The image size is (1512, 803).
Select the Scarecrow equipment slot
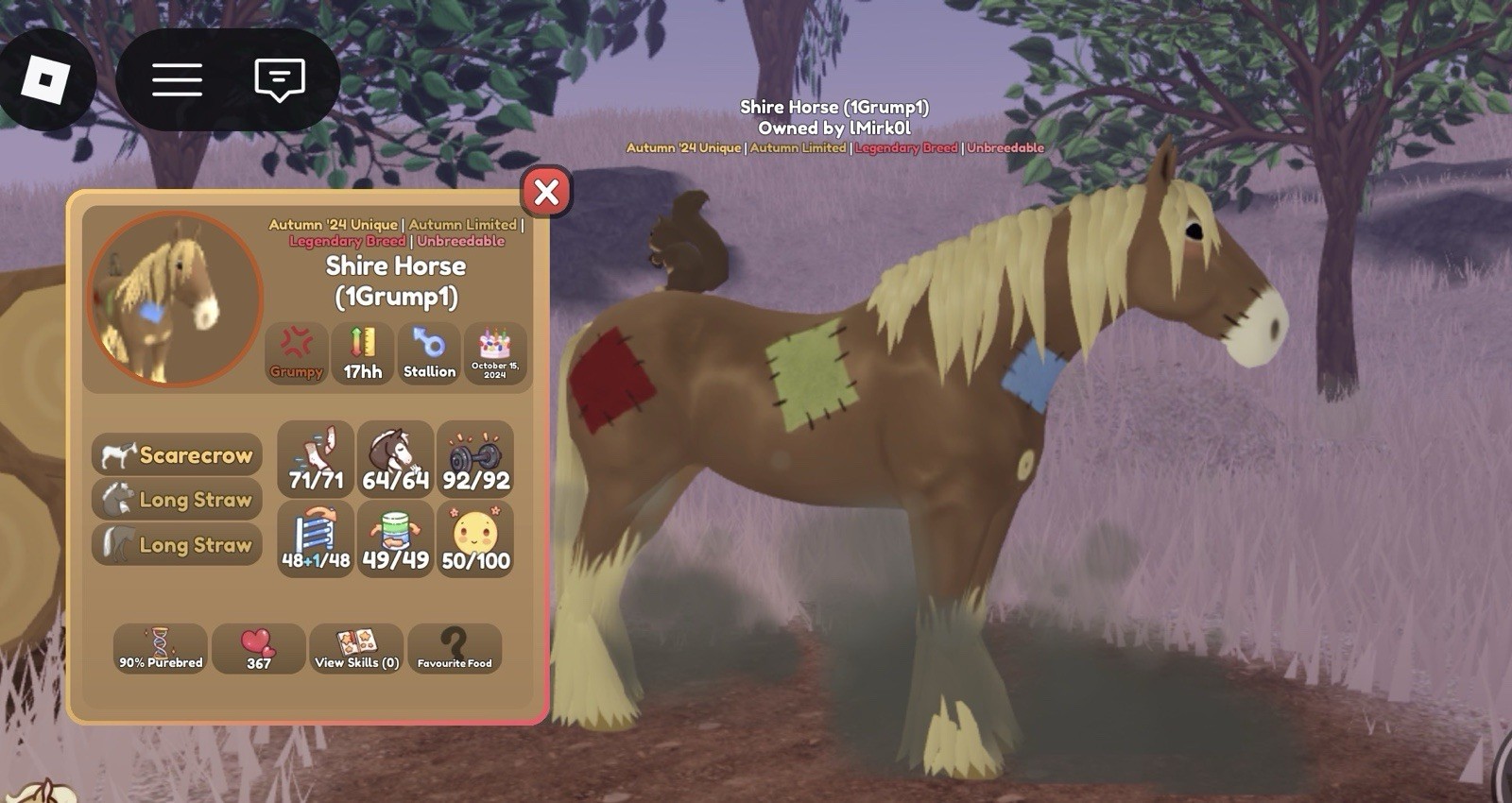[x=176, y=454]
